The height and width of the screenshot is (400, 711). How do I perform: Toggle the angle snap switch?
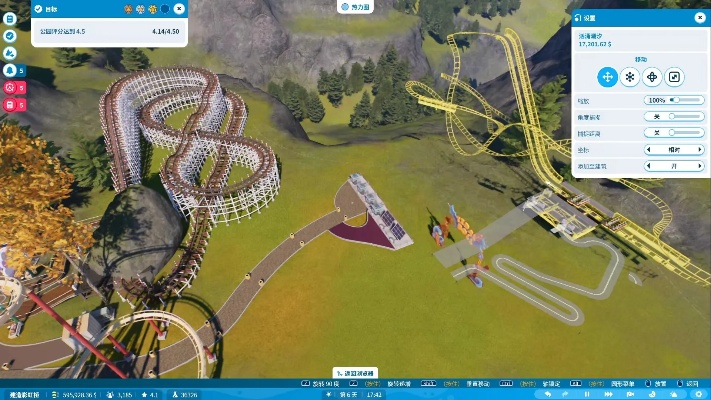tap(674, 116)
